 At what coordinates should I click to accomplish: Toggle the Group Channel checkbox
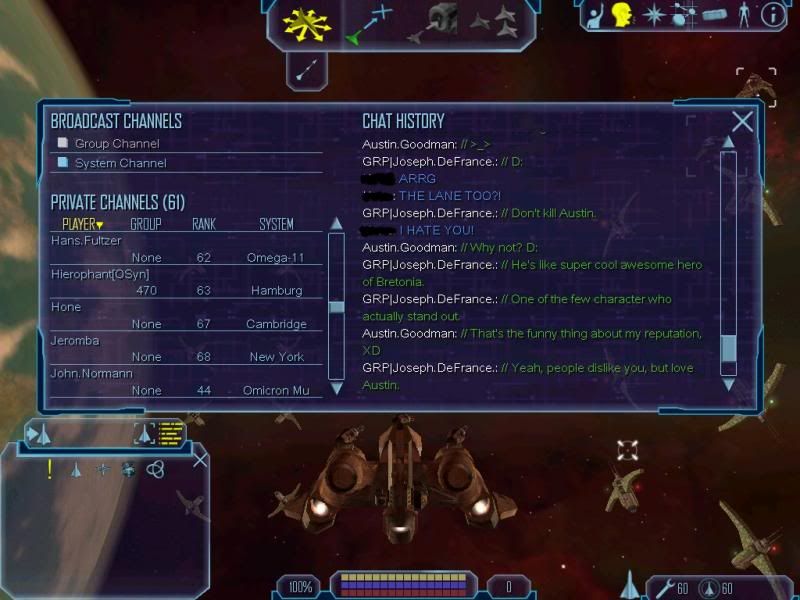pos(63,143)
